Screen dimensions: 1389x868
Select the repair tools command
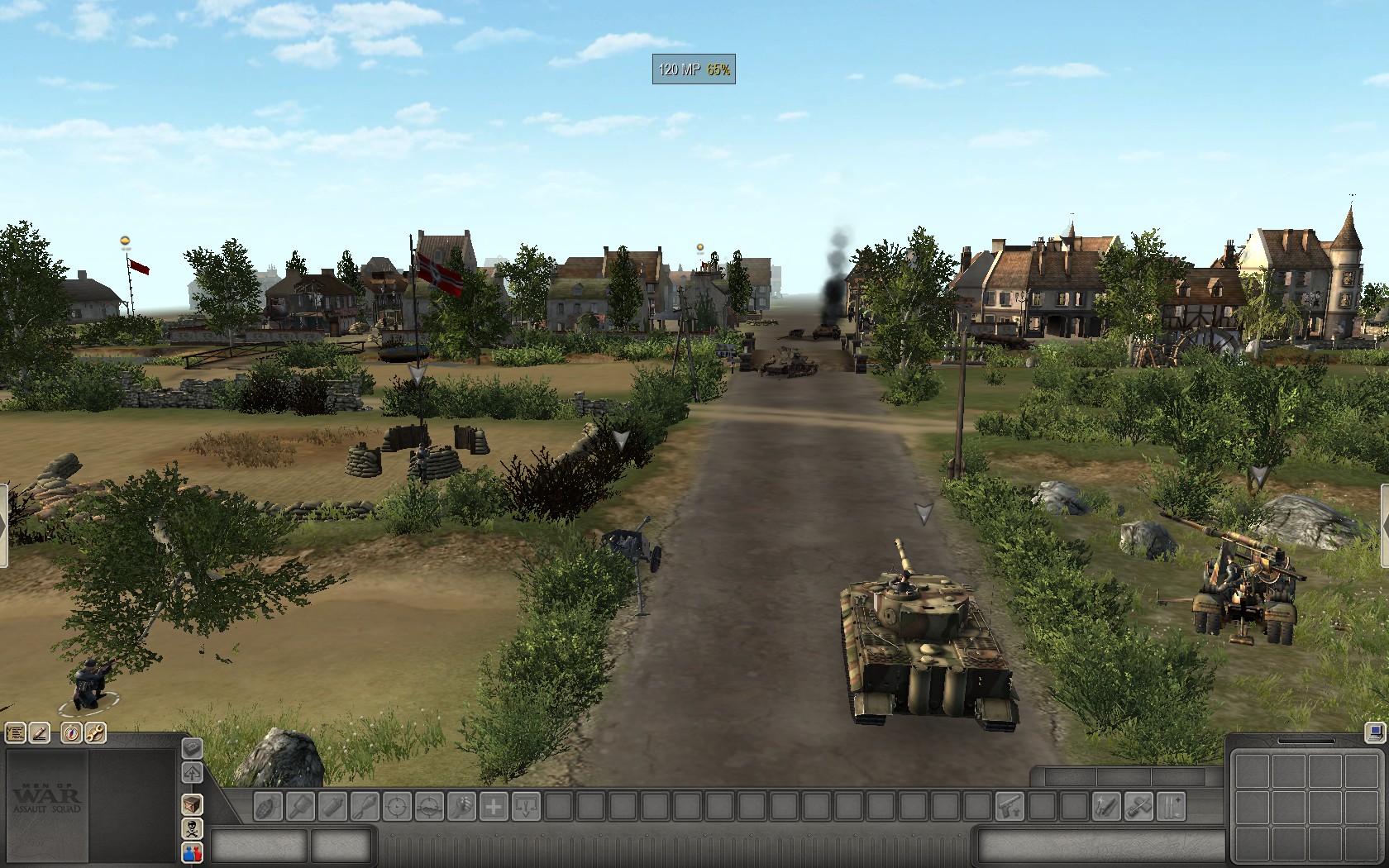point(1138,806)
